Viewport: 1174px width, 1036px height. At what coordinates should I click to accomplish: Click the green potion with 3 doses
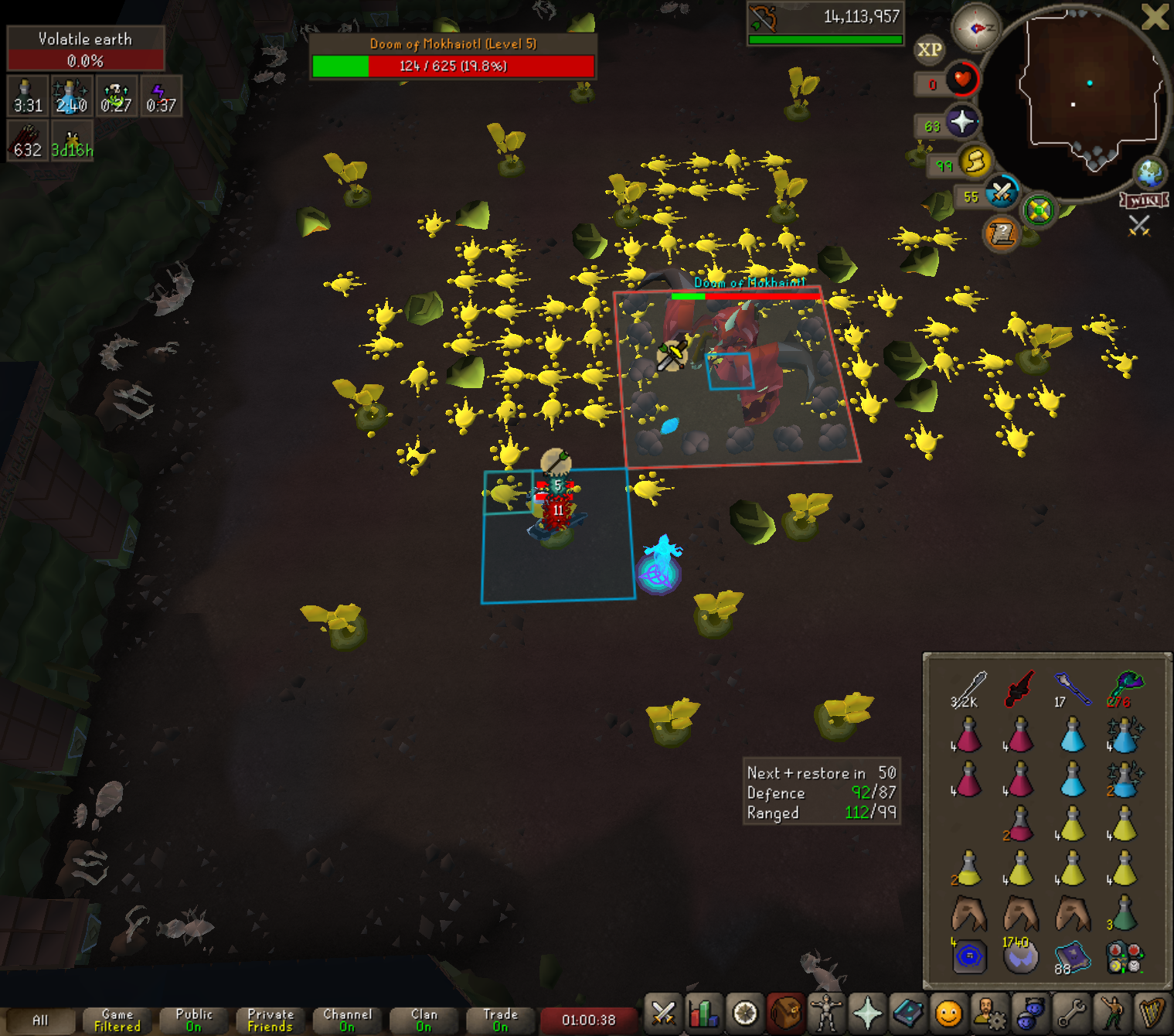(1123, 913)
